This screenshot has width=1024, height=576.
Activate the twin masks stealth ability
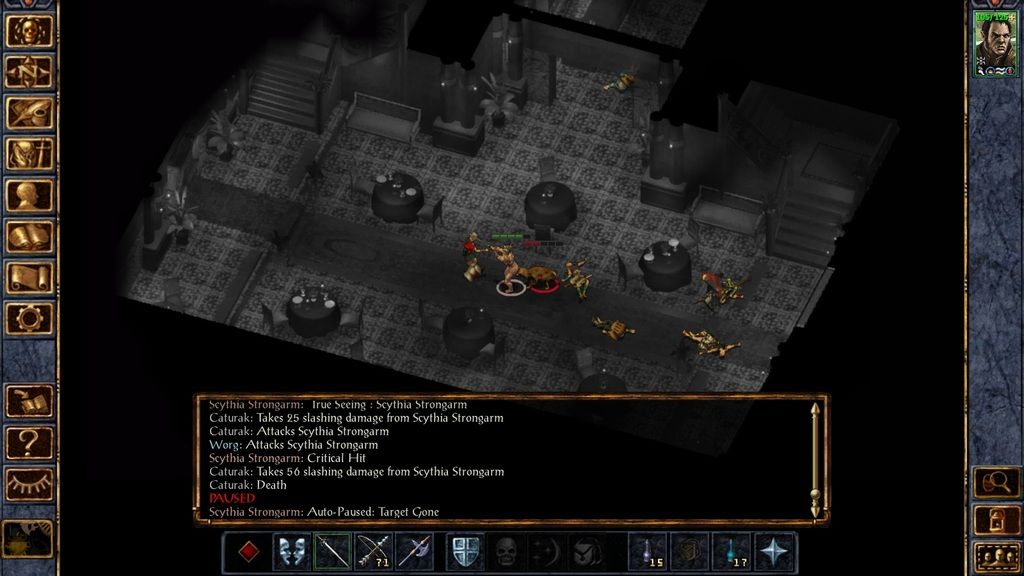(291, 551)
